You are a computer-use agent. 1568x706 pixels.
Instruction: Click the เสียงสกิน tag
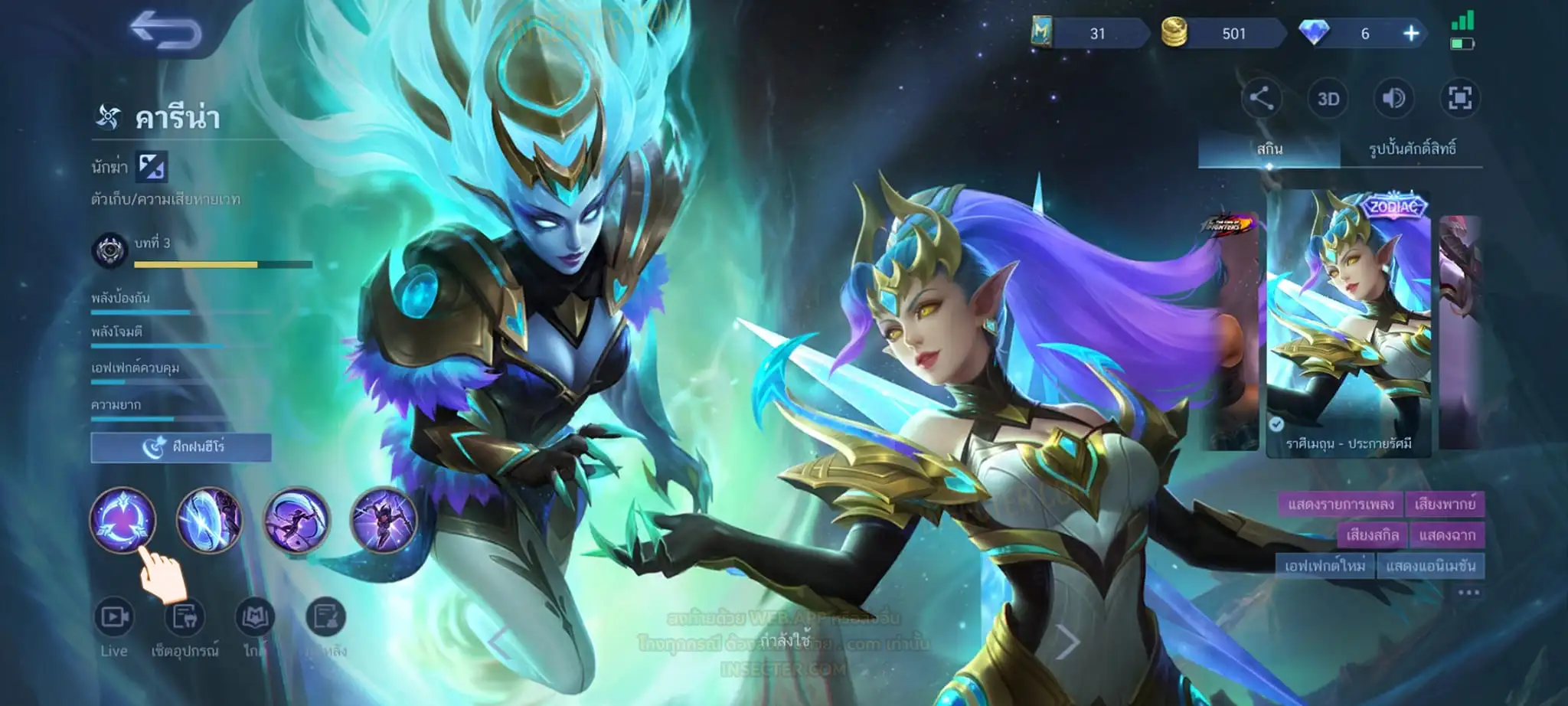(1372, 534)
